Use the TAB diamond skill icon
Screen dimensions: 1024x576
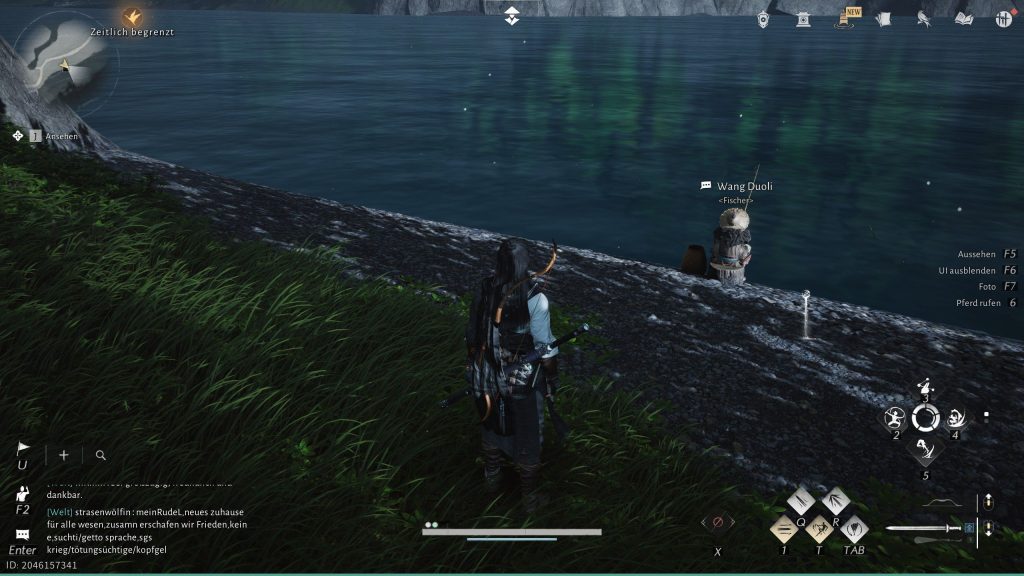pos(853,528)
